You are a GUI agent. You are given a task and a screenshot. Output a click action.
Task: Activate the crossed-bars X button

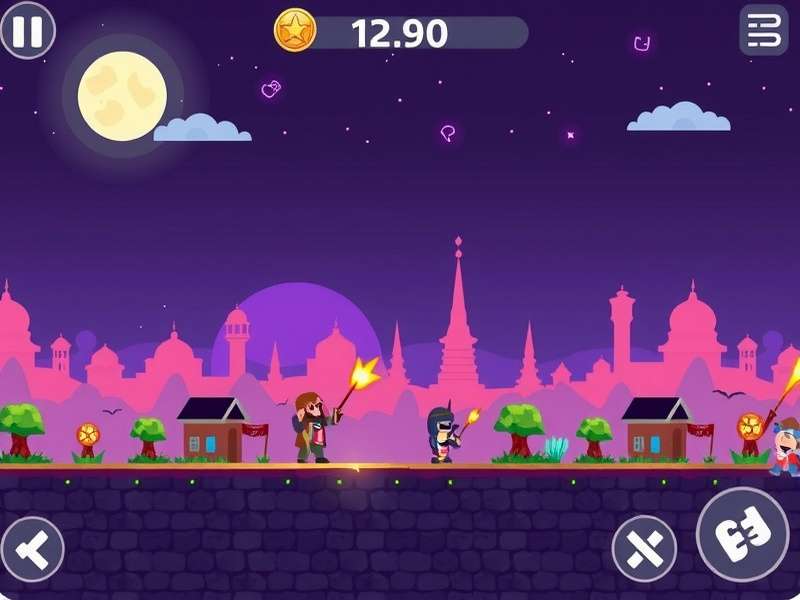pyautogui.click(x=644, y=548)
